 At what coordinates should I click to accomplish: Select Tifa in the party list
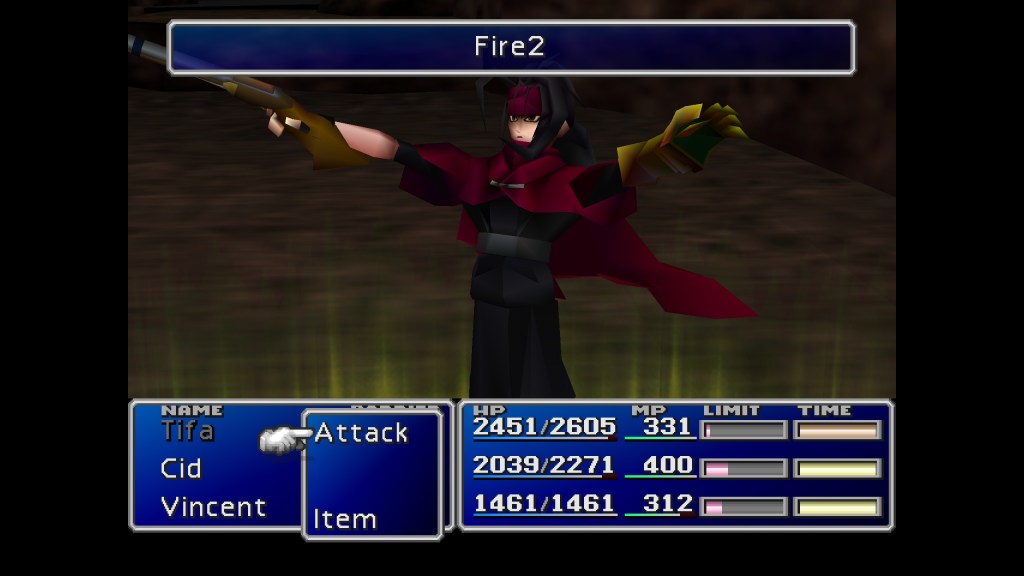pyautogui.click(x=187, y=431)
